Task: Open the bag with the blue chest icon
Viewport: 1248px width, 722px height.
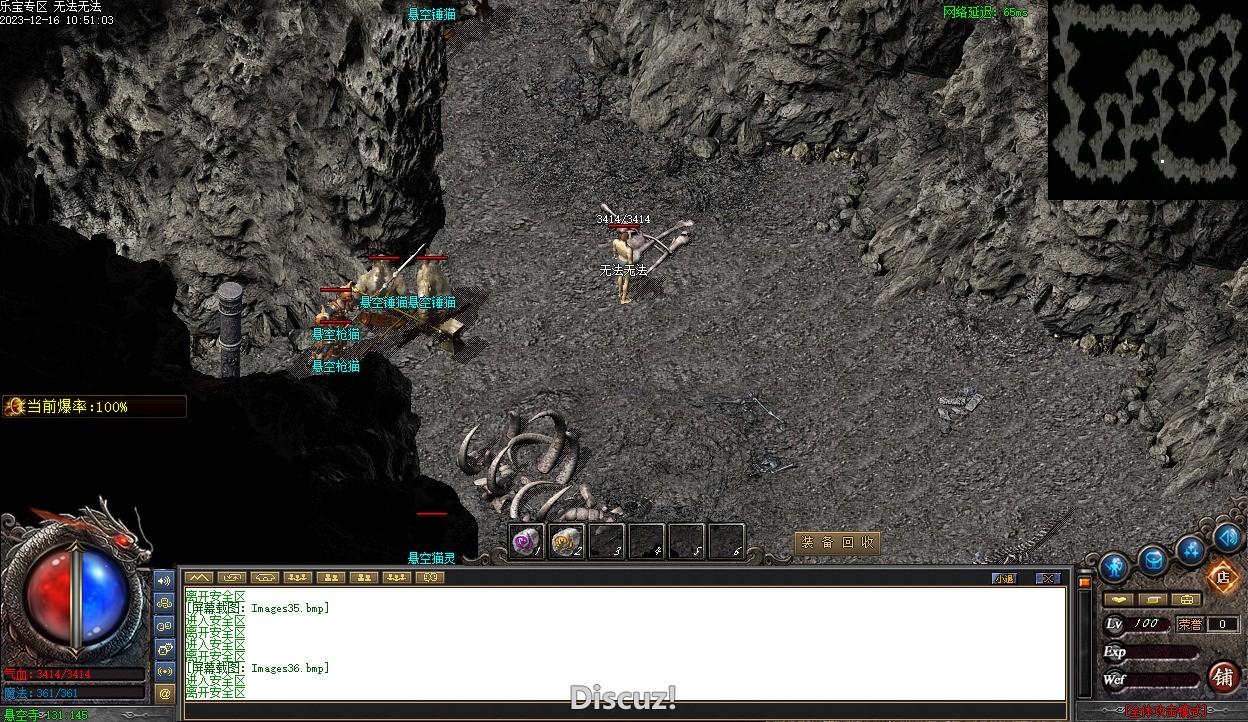Action: [x=1153, y=560]
